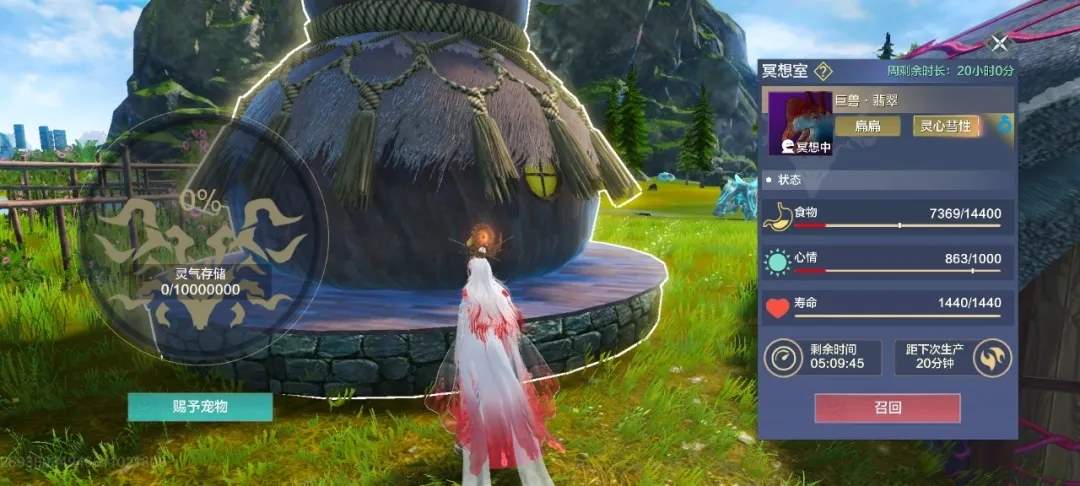Open the 冥想室 help question mark

(823, 71)
